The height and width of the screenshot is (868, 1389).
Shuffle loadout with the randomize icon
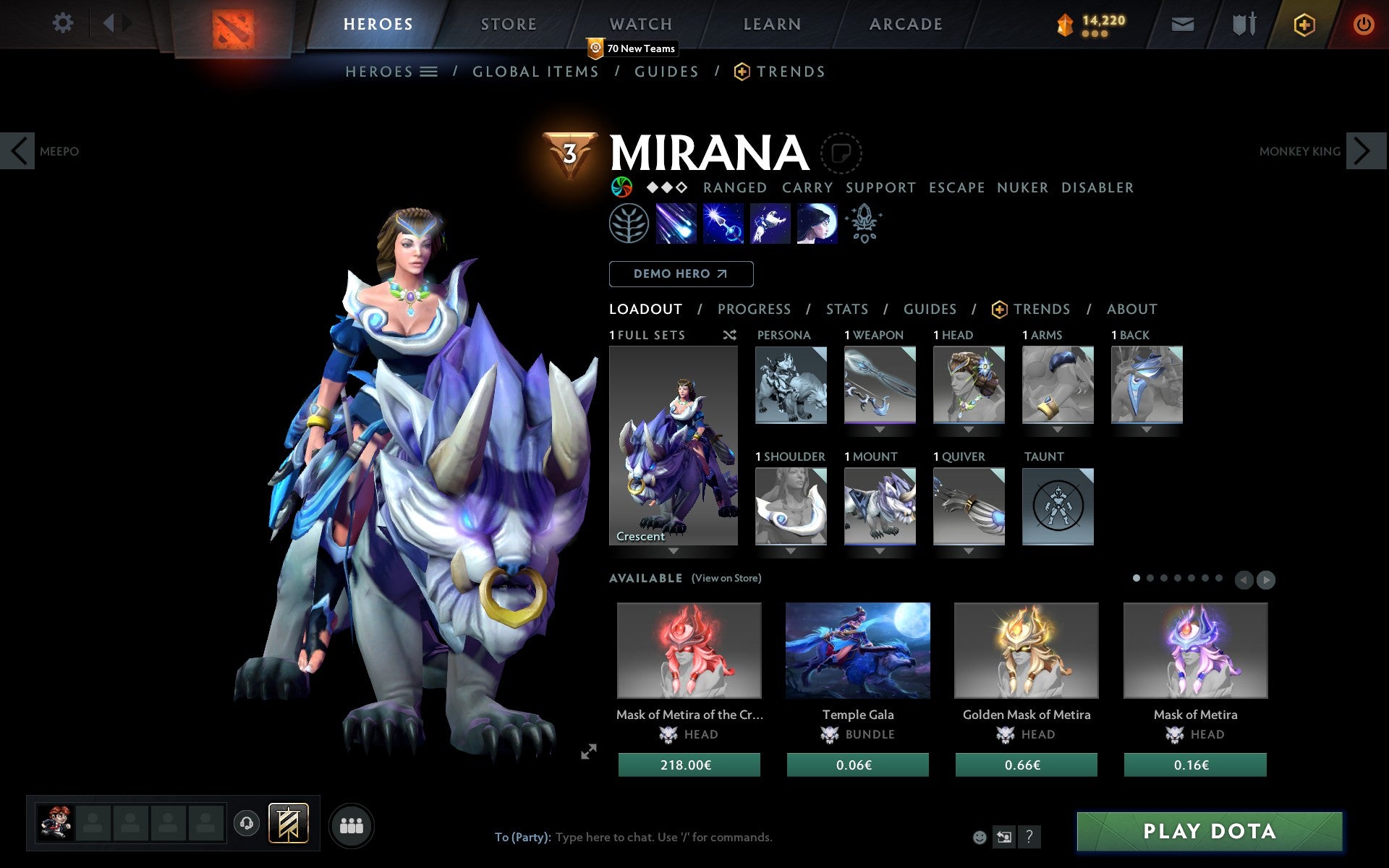point(729,335)
